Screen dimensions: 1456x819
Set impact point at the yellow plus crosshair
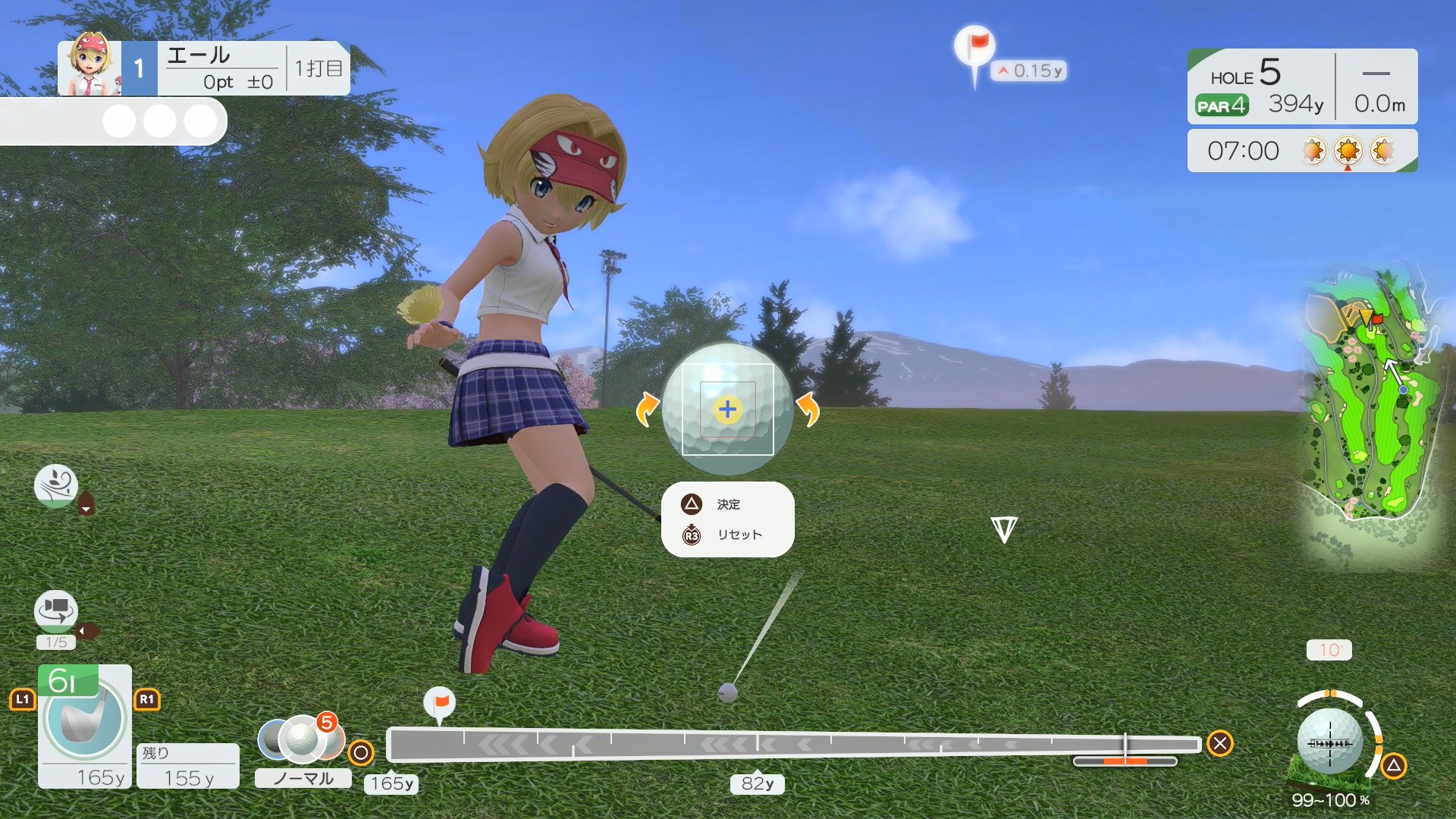click(727, 409)
